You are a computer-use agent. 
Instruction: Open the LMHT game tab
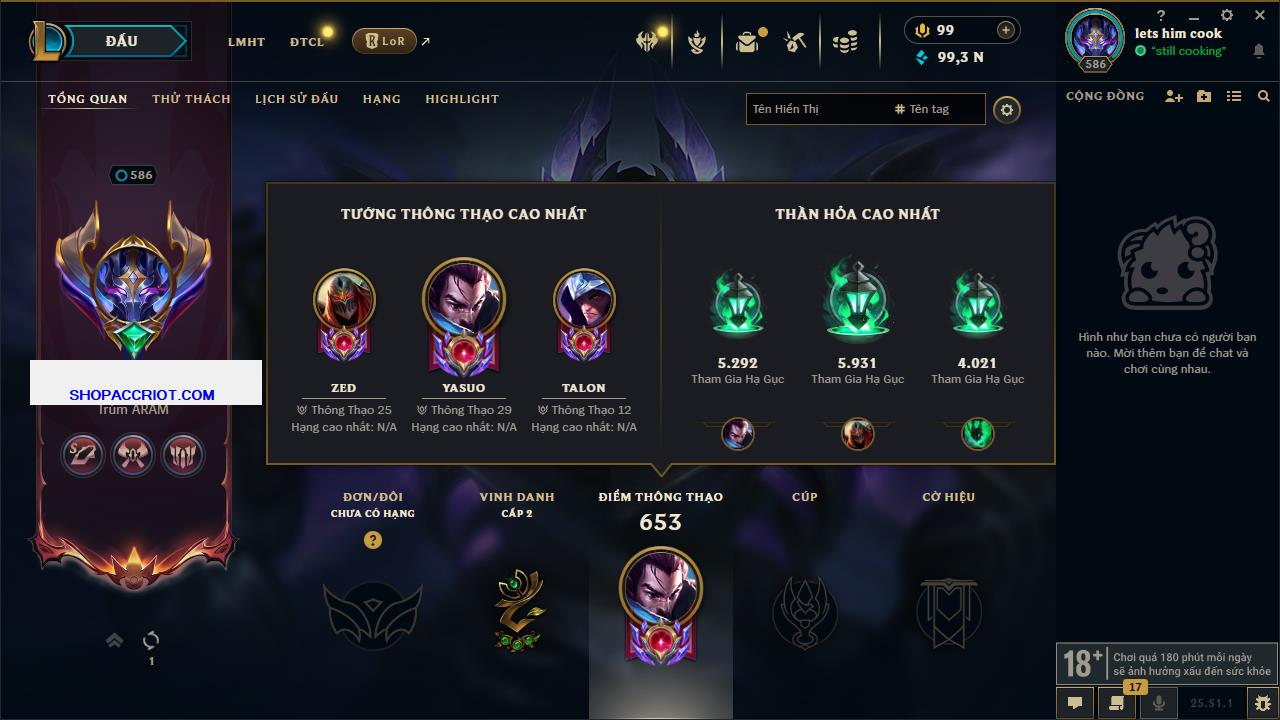(246, 42)
